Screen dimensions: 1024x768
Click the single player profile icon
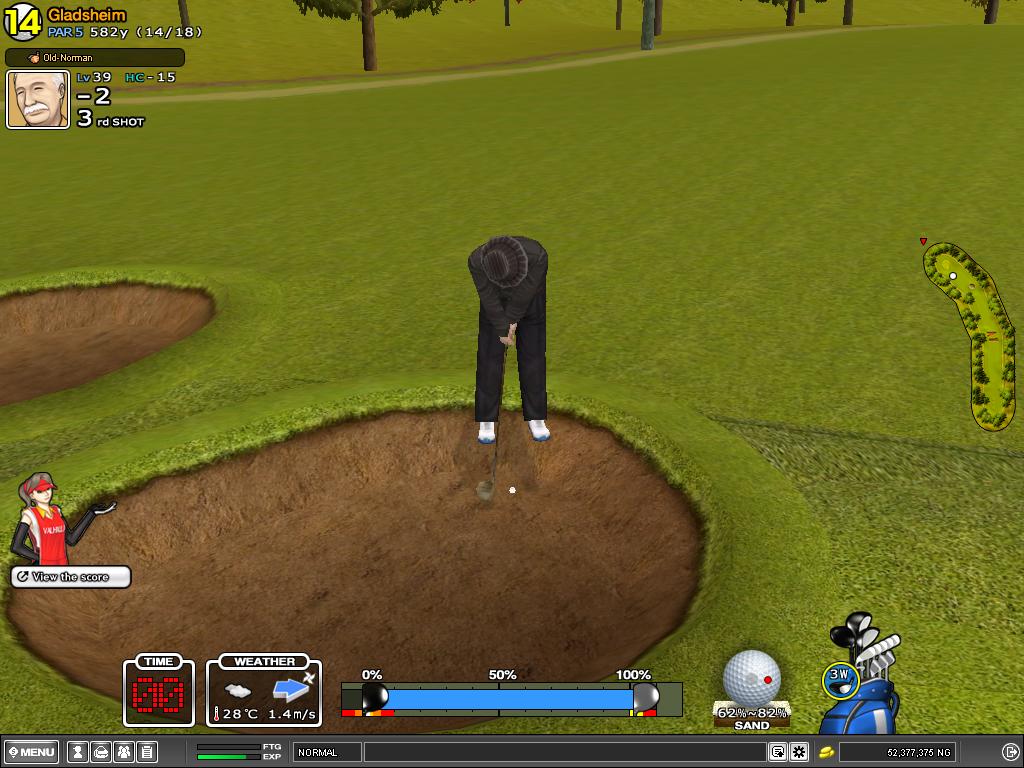(x=77, y=752)
